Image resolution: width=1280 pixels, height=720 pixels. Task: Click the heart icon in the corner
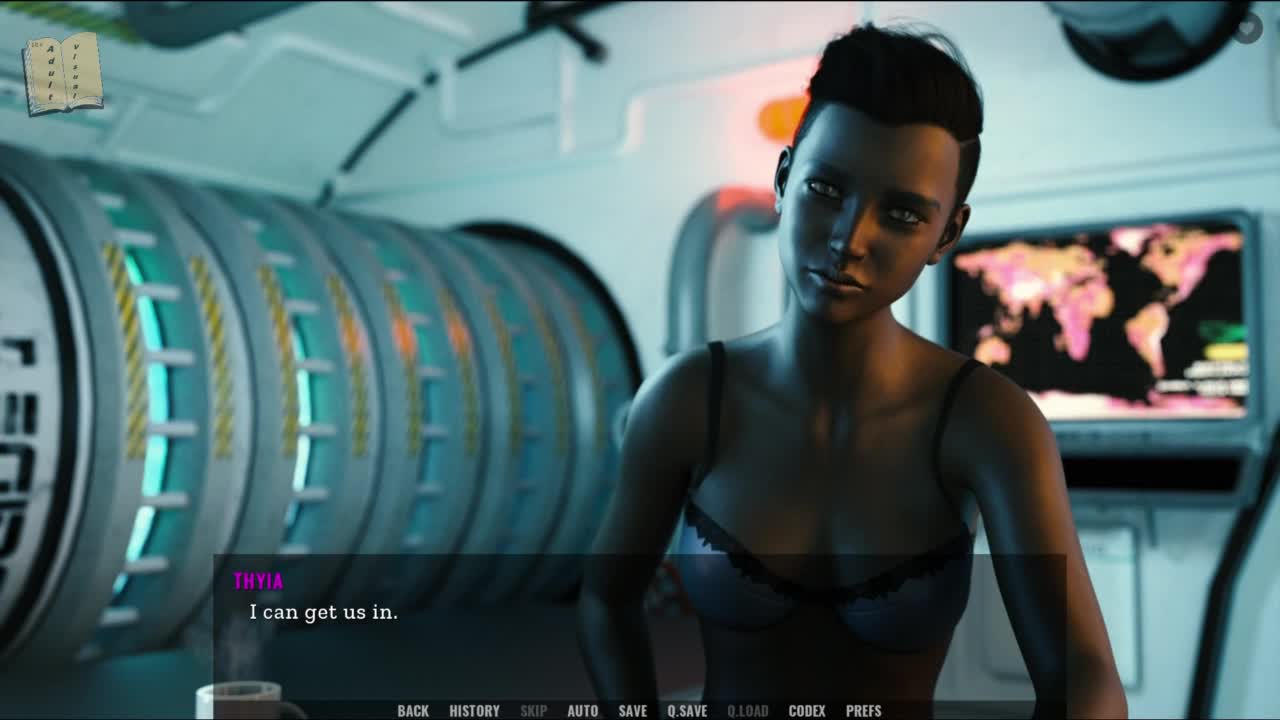pos(1247,27)
